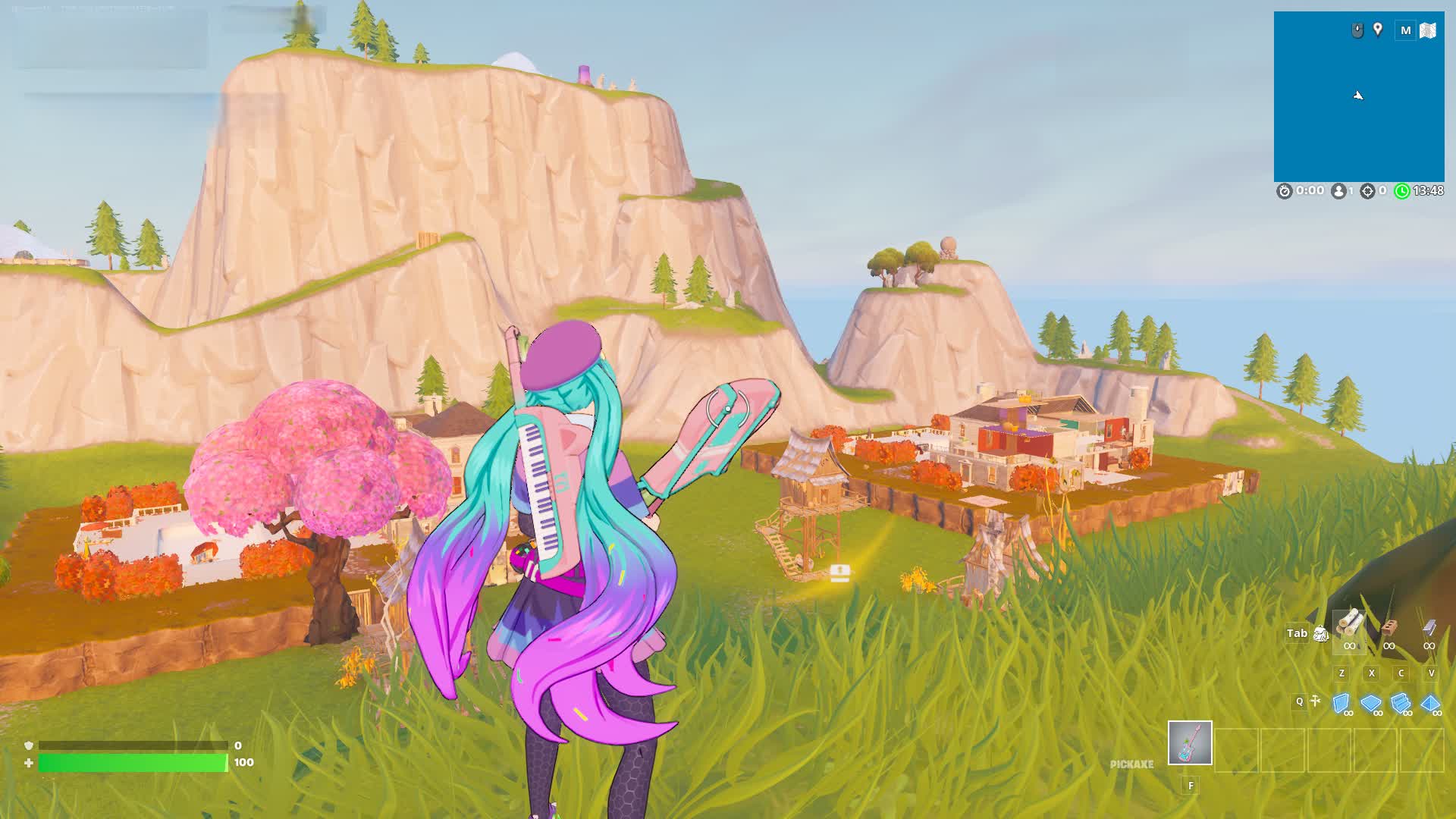Viewport: 1456px width, 819px height.
Task: Select the floor building piece
Action: point(1371,704)
